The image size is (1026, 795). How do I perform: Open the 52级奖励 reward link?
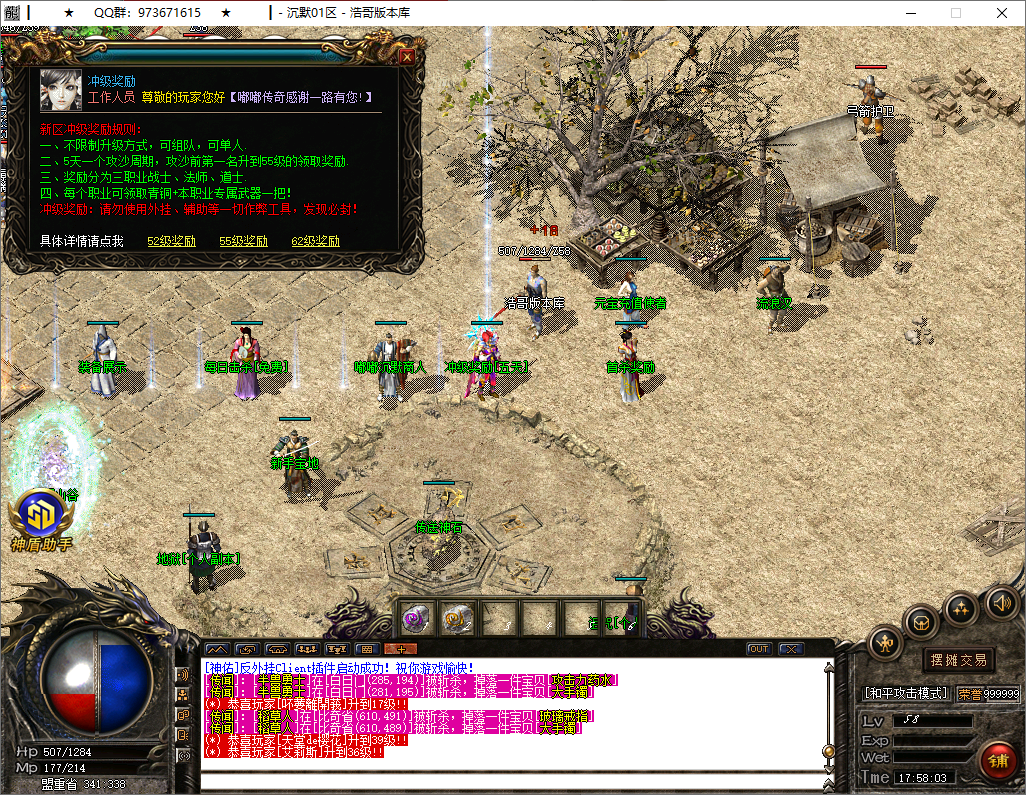coord(171,241)
